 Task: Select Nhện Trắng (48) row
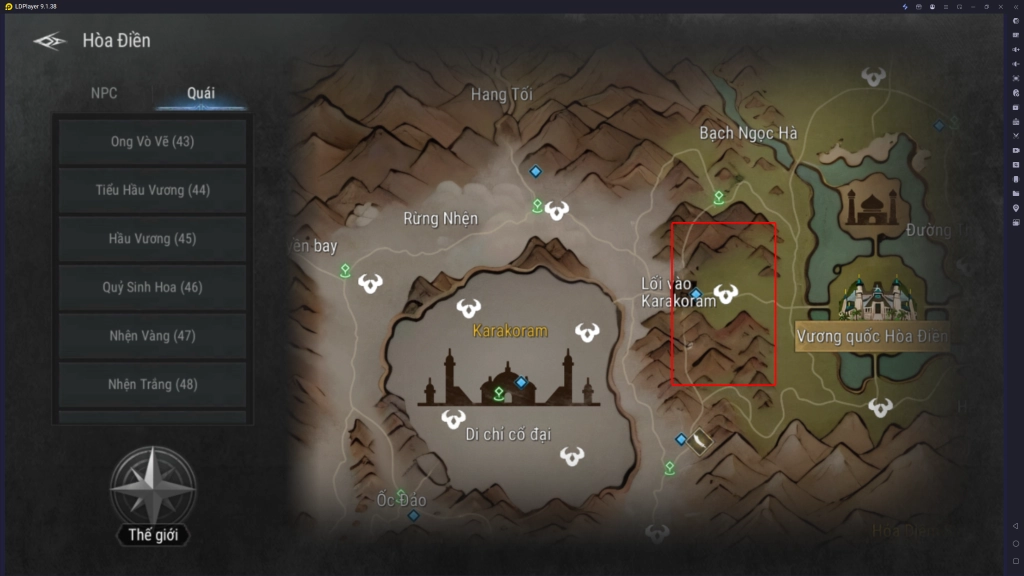(153, 384)
